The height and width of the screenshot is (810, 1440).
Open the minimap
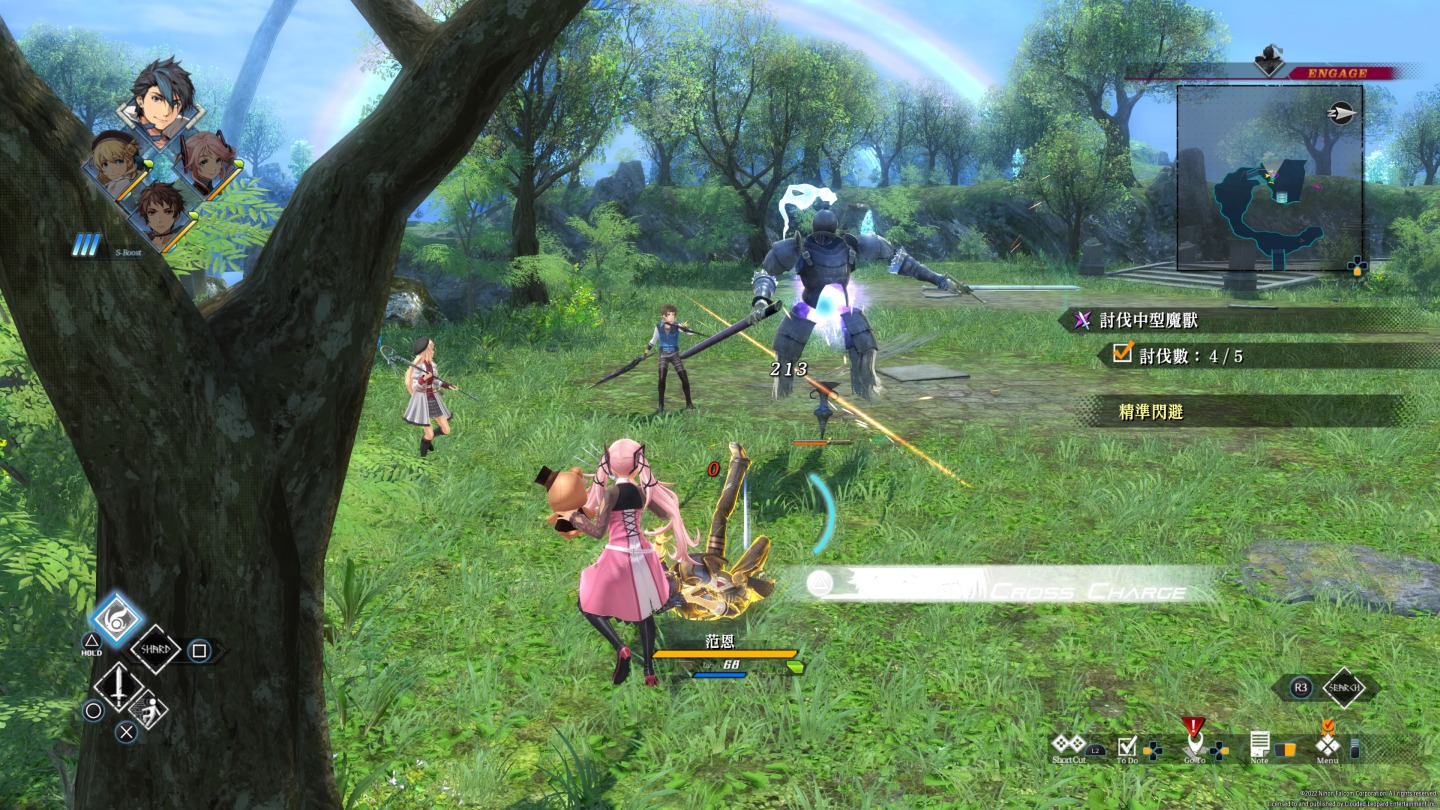pos(1270,178)
